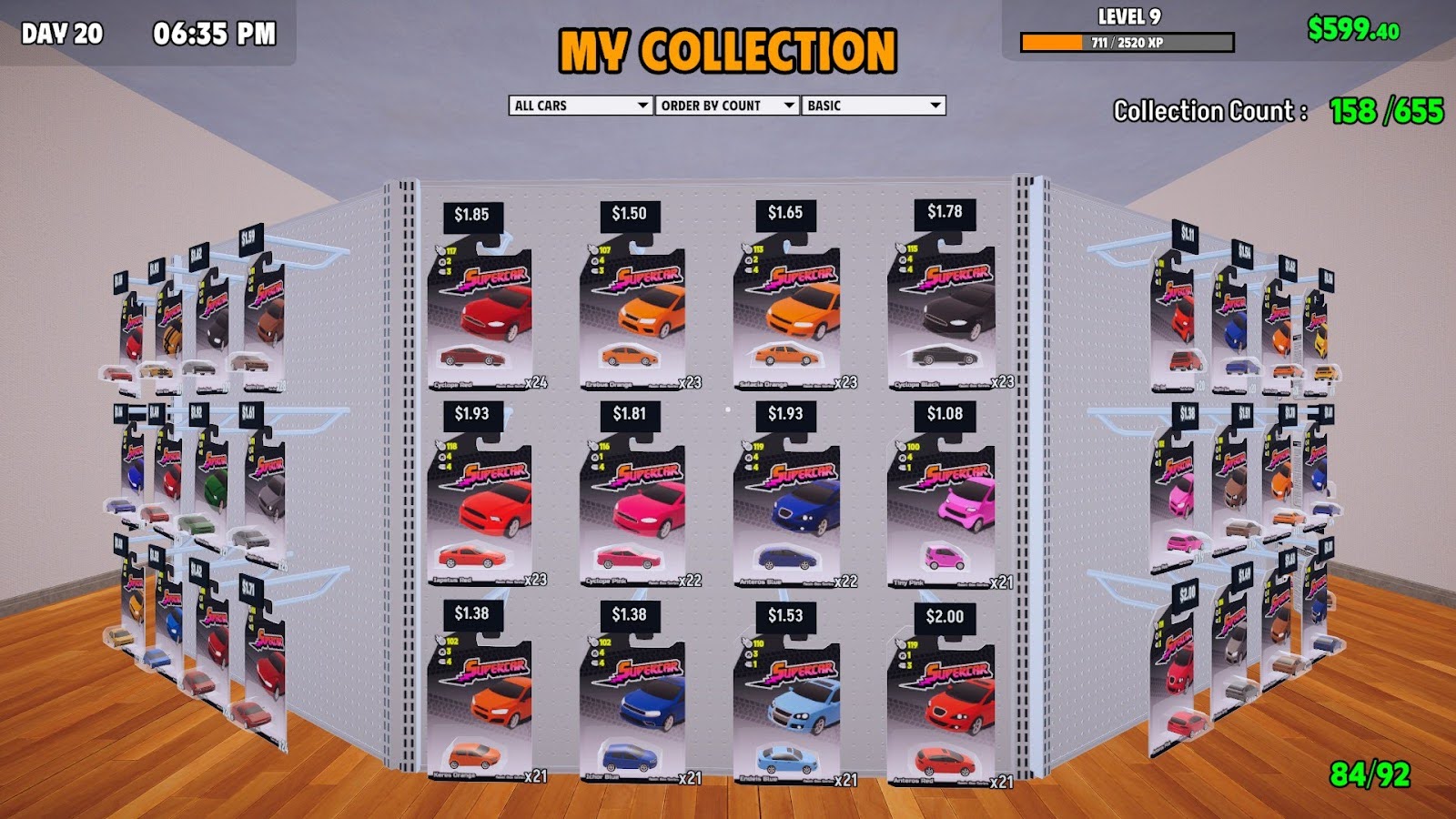Open the Order By Count sorting dropdown
Screen dimensions: 1456x819
[727, 106]
